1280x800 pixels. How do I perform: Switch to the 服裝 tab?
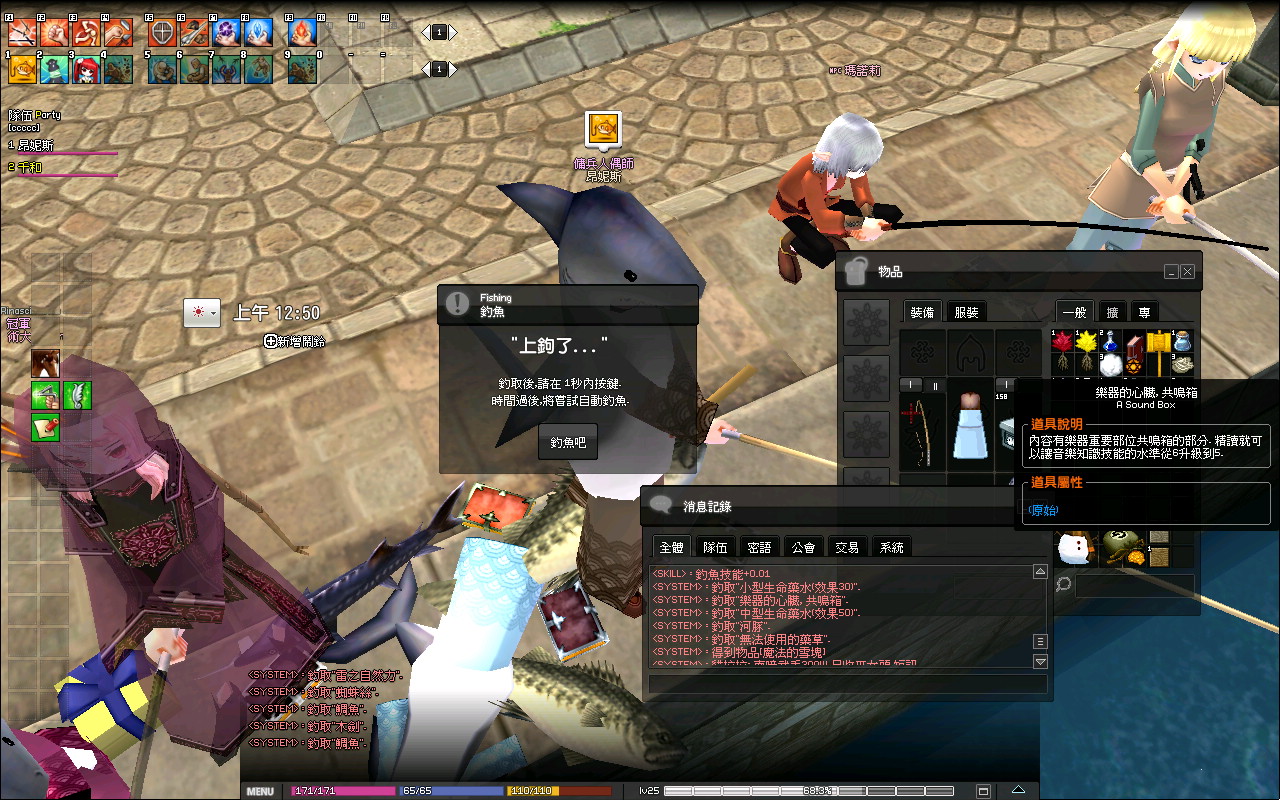[x=966, y=312]
